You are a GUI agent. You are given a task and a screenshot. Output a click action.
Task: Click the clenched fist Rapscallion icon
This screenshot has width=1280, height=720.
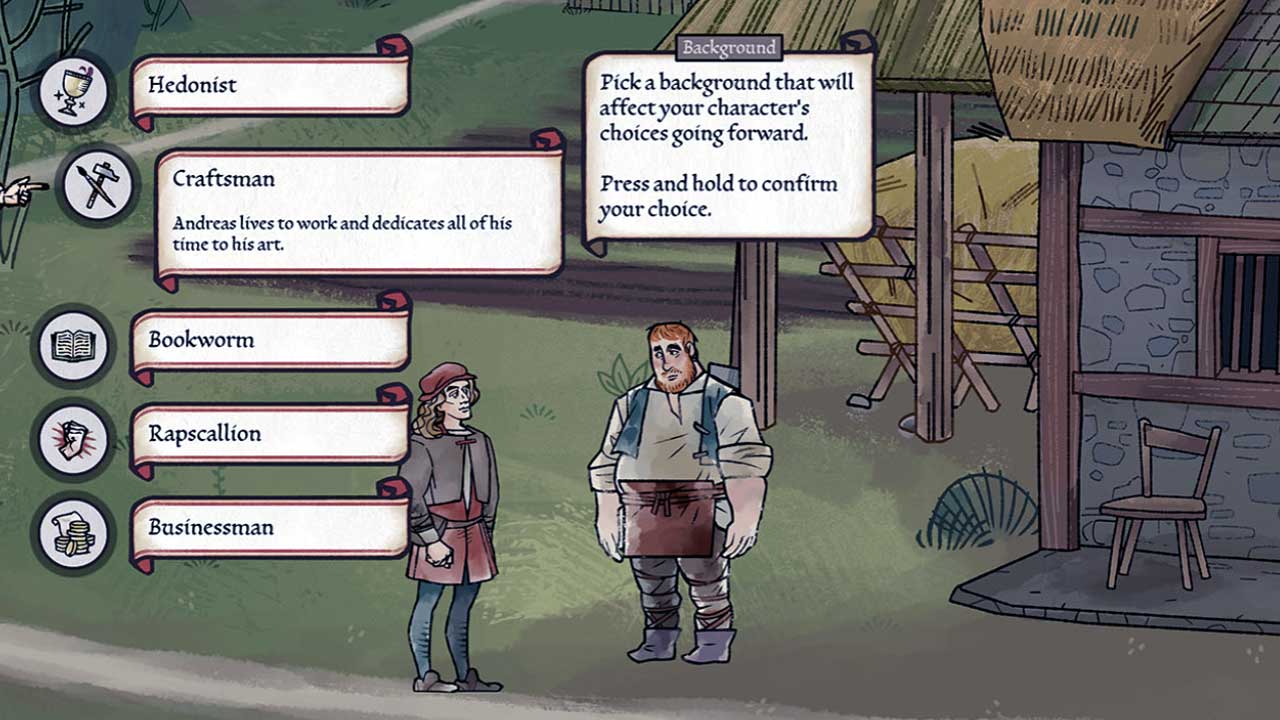click(74, 439)
